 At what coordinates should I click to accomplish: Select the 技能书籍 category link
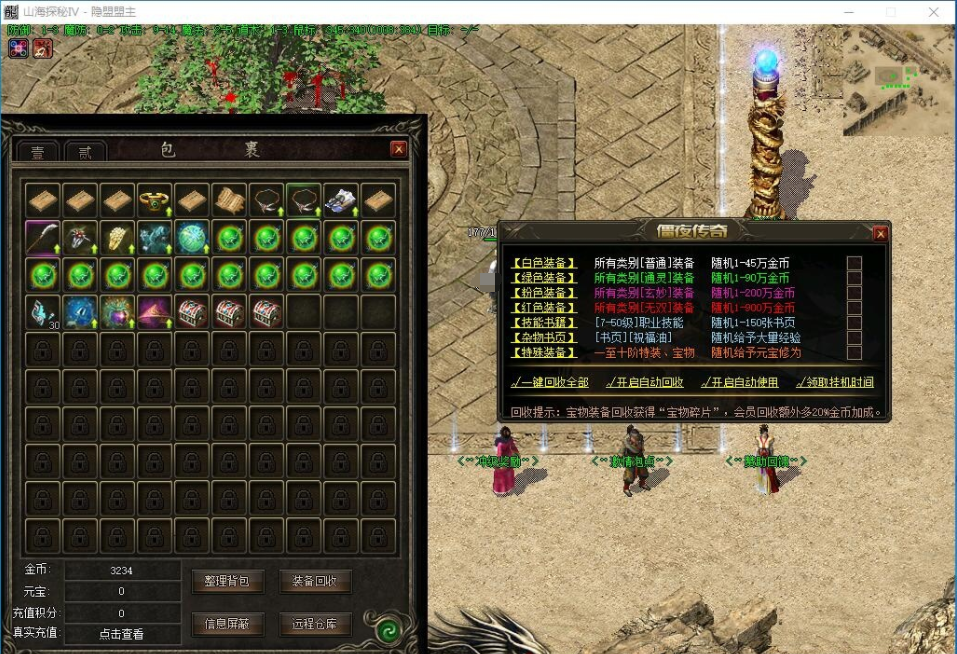(544, 323)
